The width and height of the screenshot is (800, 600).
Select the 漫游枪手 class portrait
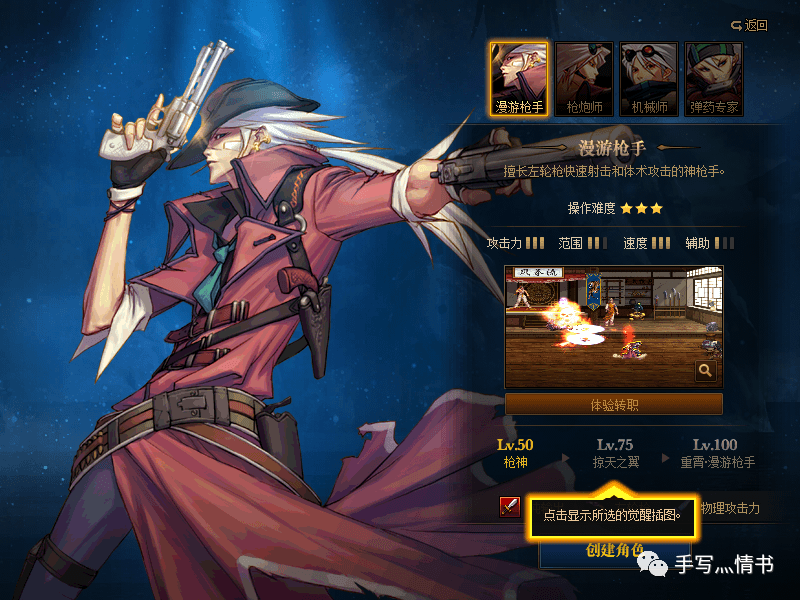519,78
